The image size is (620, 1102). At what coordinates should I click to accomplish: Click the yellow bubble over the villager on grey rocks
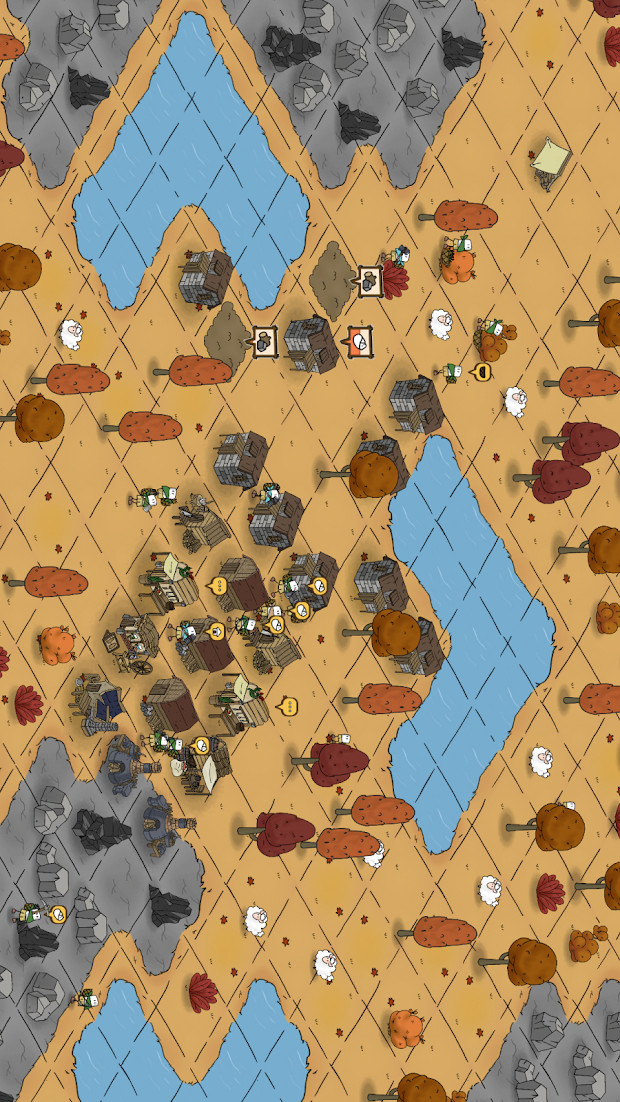click(58, 912)
